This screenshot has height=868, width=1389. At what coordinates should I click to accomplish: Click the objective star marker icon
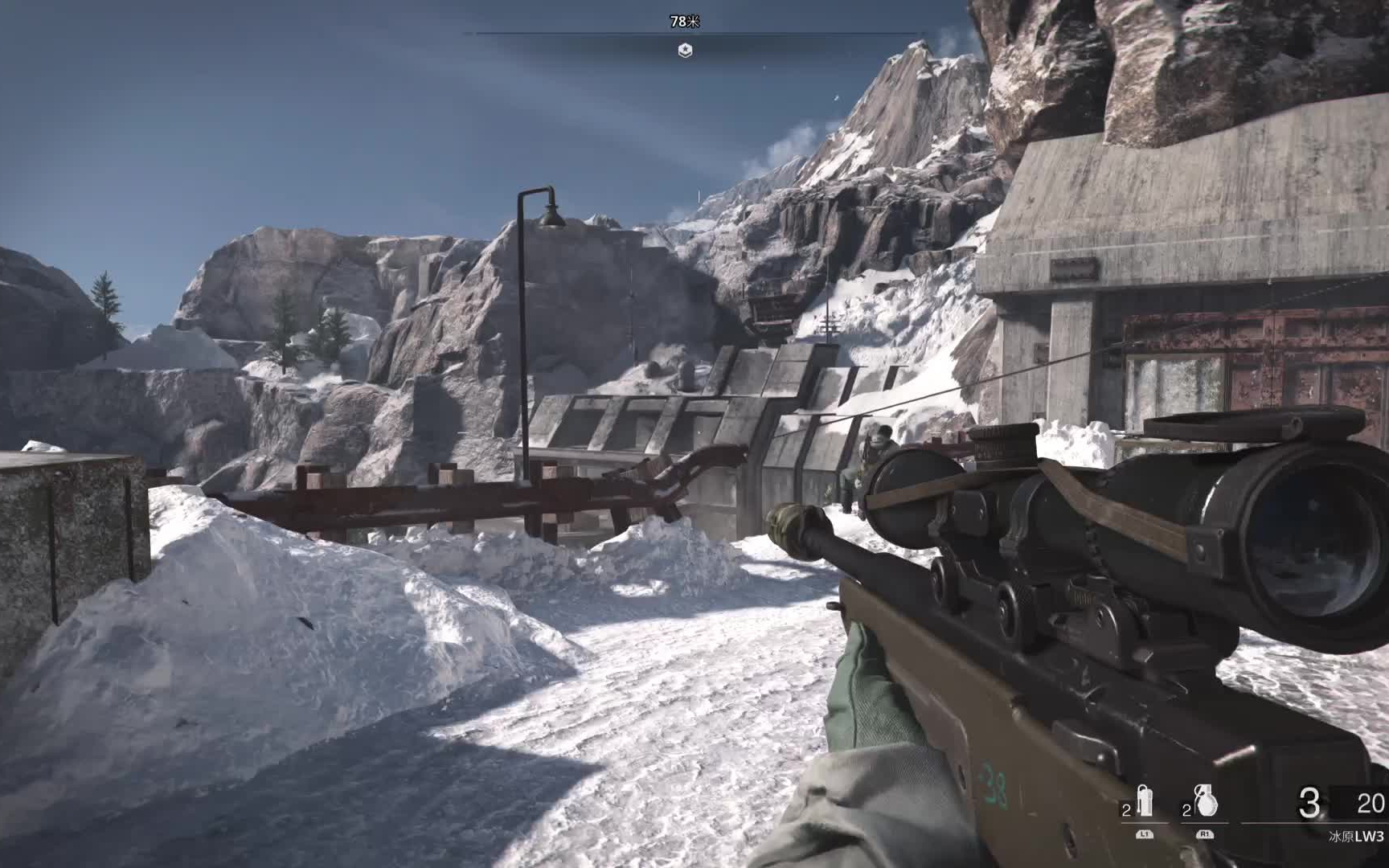(x=682, y=50)
